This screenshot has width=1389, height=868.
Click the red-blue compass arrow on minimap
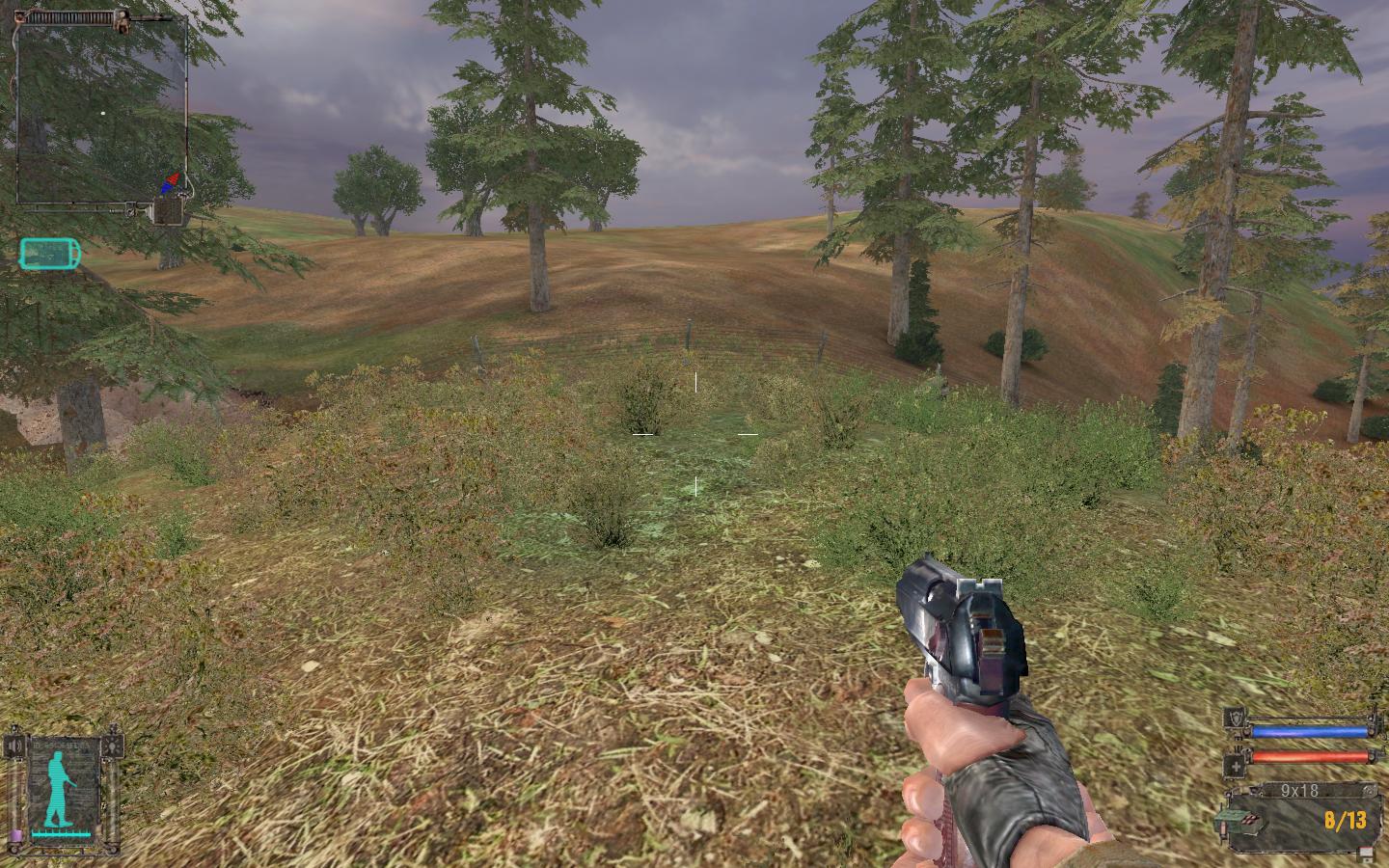point(171,181)
